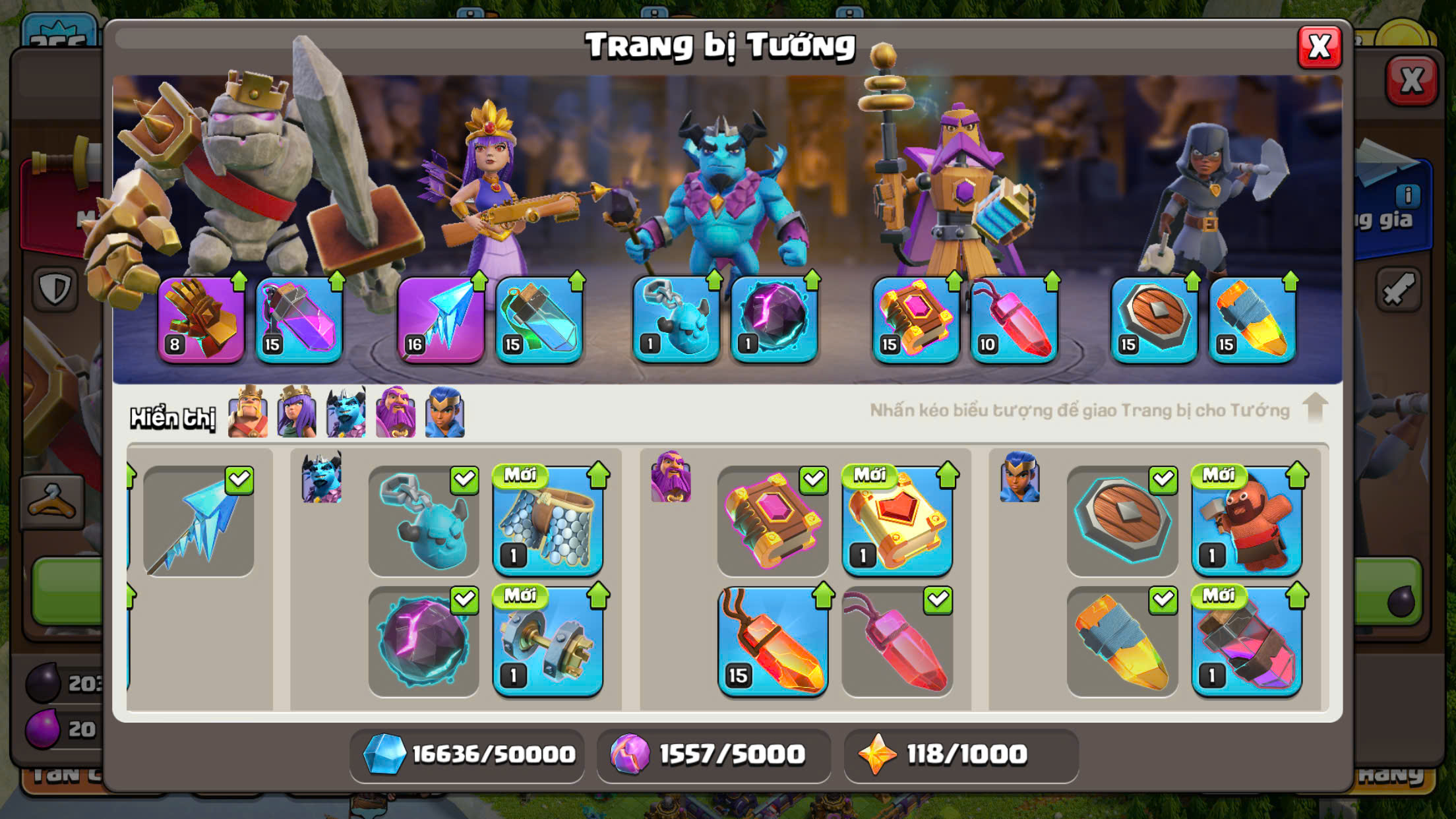Select the equipped gem-covered book level 15
Screen dimensions: 1456x819
click(x=916, y=320)
